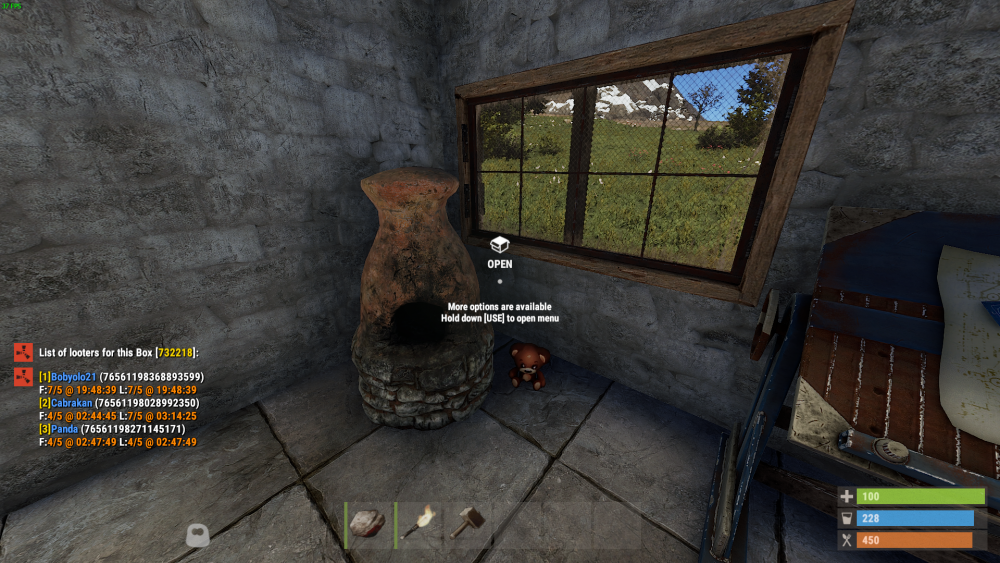Click the white bag icon beside the hotbar

(x=197, y=535)
